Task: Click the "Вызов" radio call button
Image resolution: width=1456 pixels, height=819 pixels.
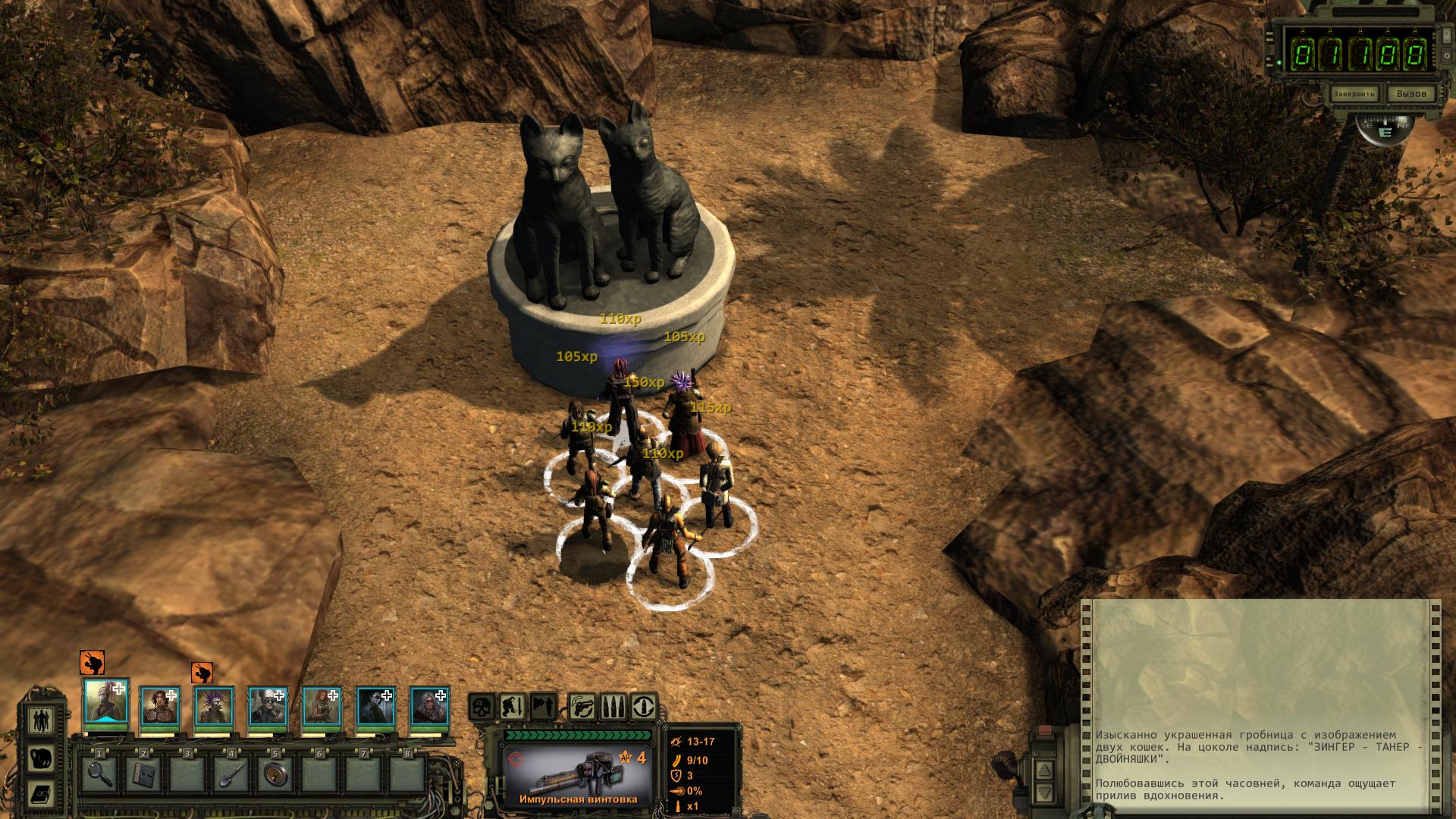Action: click(1410, 94)
